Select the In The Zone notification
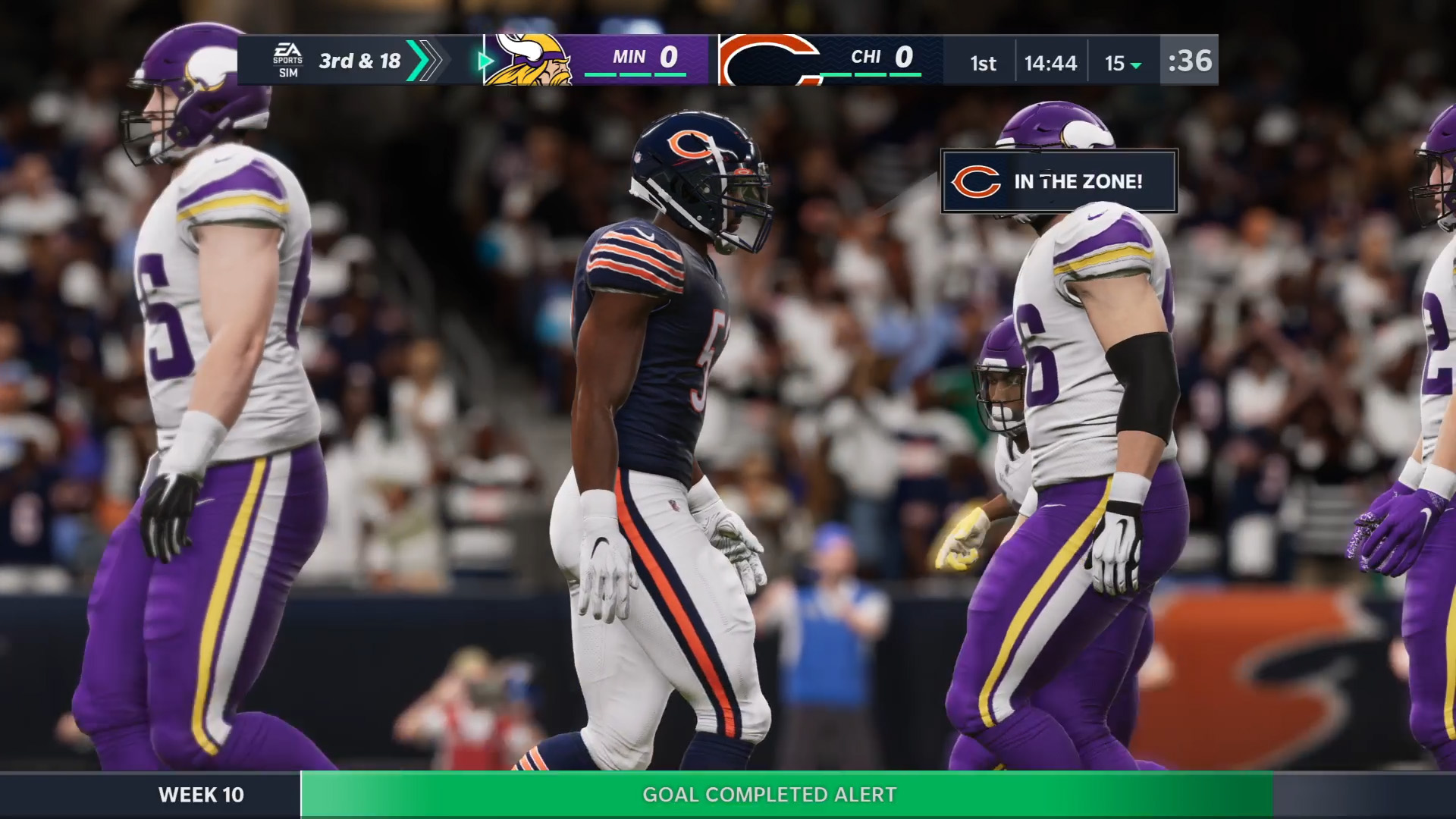1456x819 pixels. pos(1059,181)
